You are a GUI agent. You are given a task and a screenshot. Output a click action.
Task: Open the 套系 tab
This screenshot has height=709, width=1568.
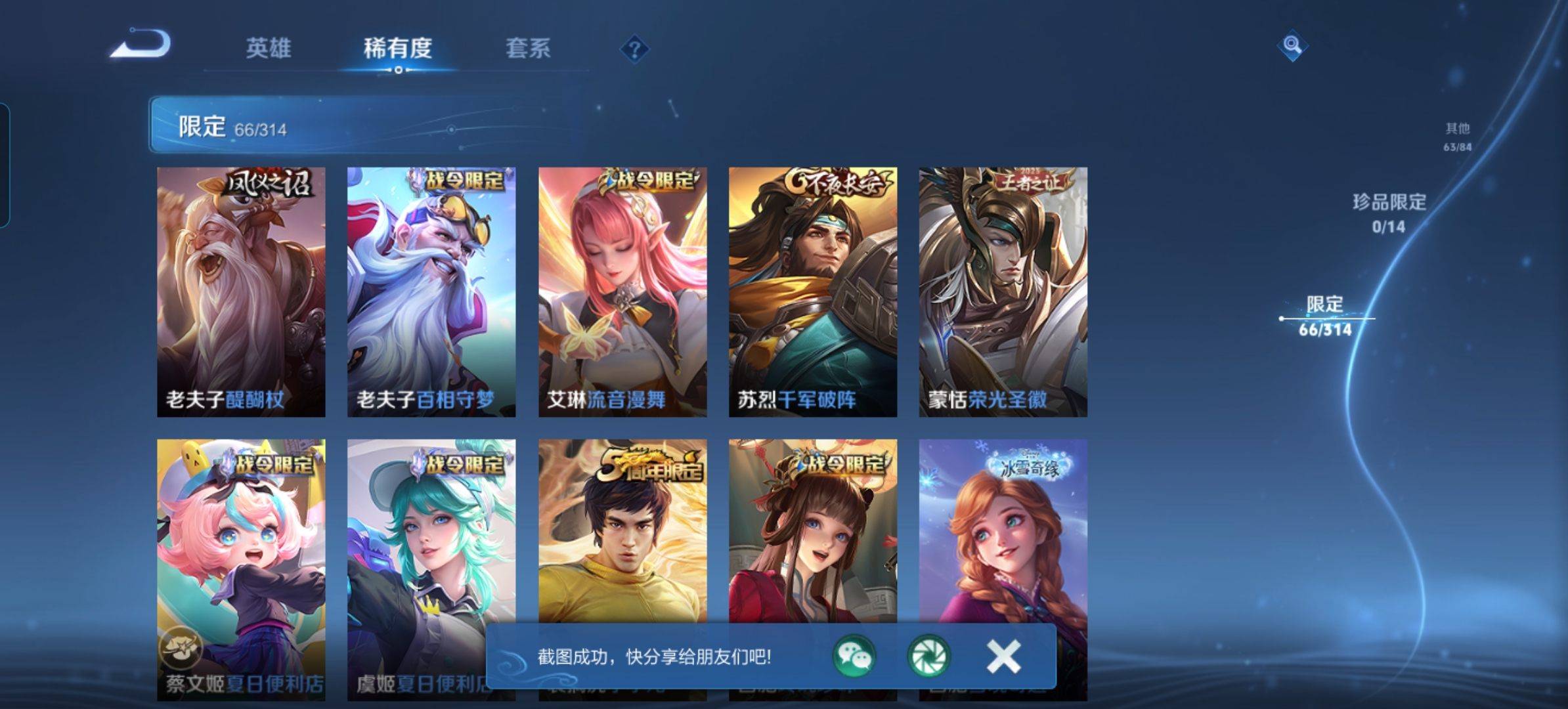pos(527,48)
